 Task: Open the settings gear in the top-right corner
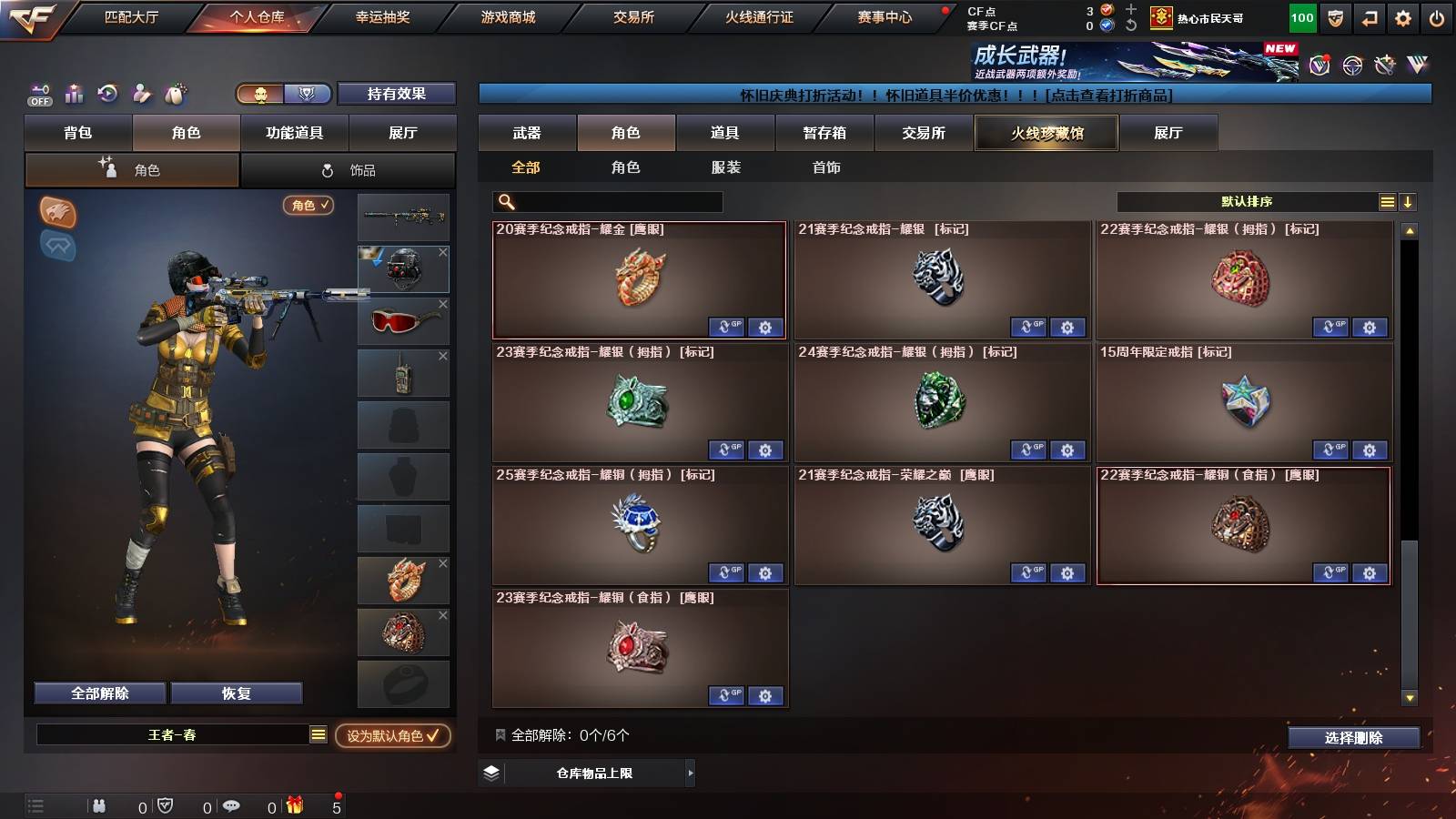(x=1400, y=17)
